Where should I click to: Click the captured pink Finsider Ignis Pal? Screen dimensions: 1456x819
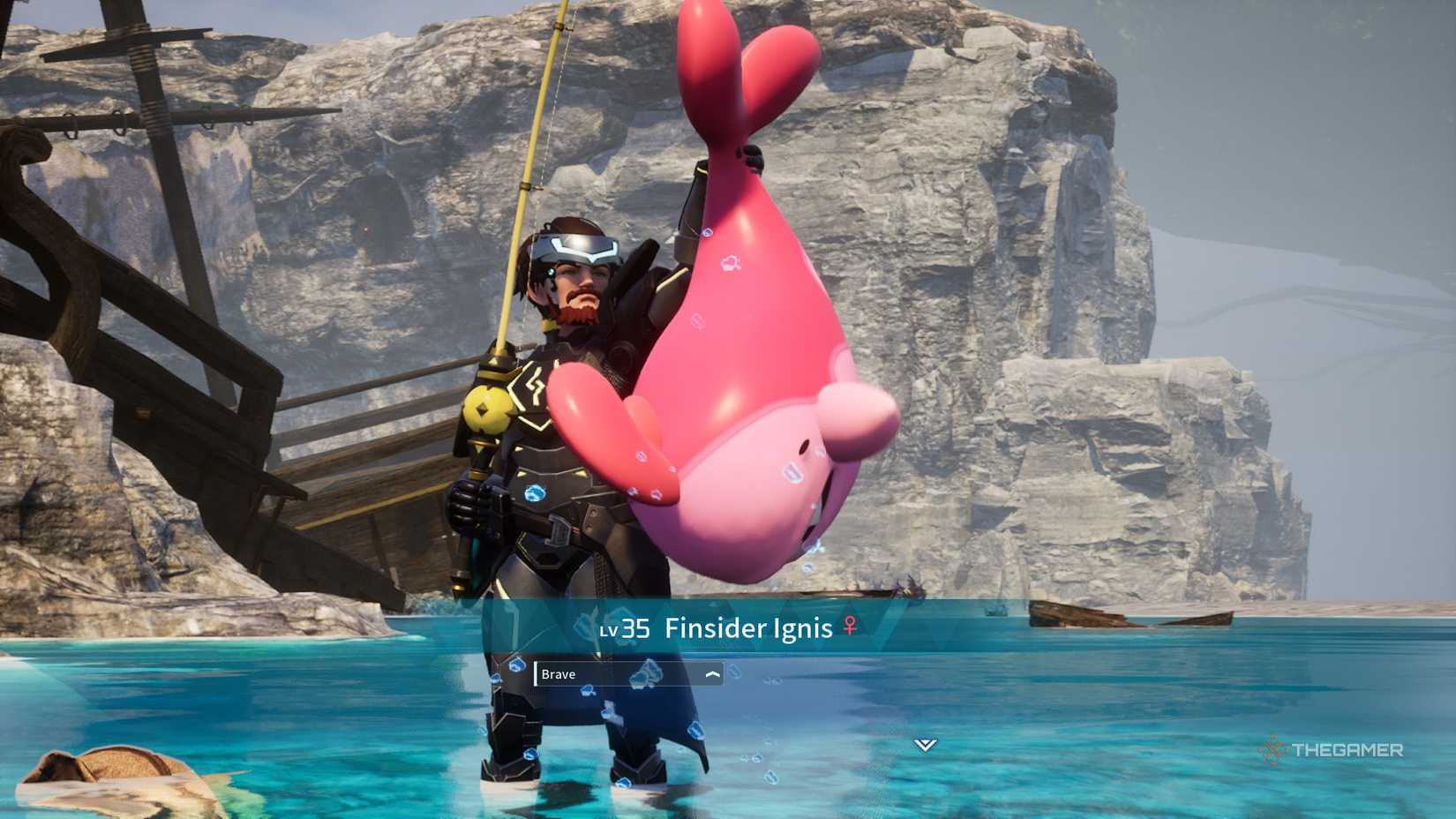pyautogui.click(x=732, y=371)
